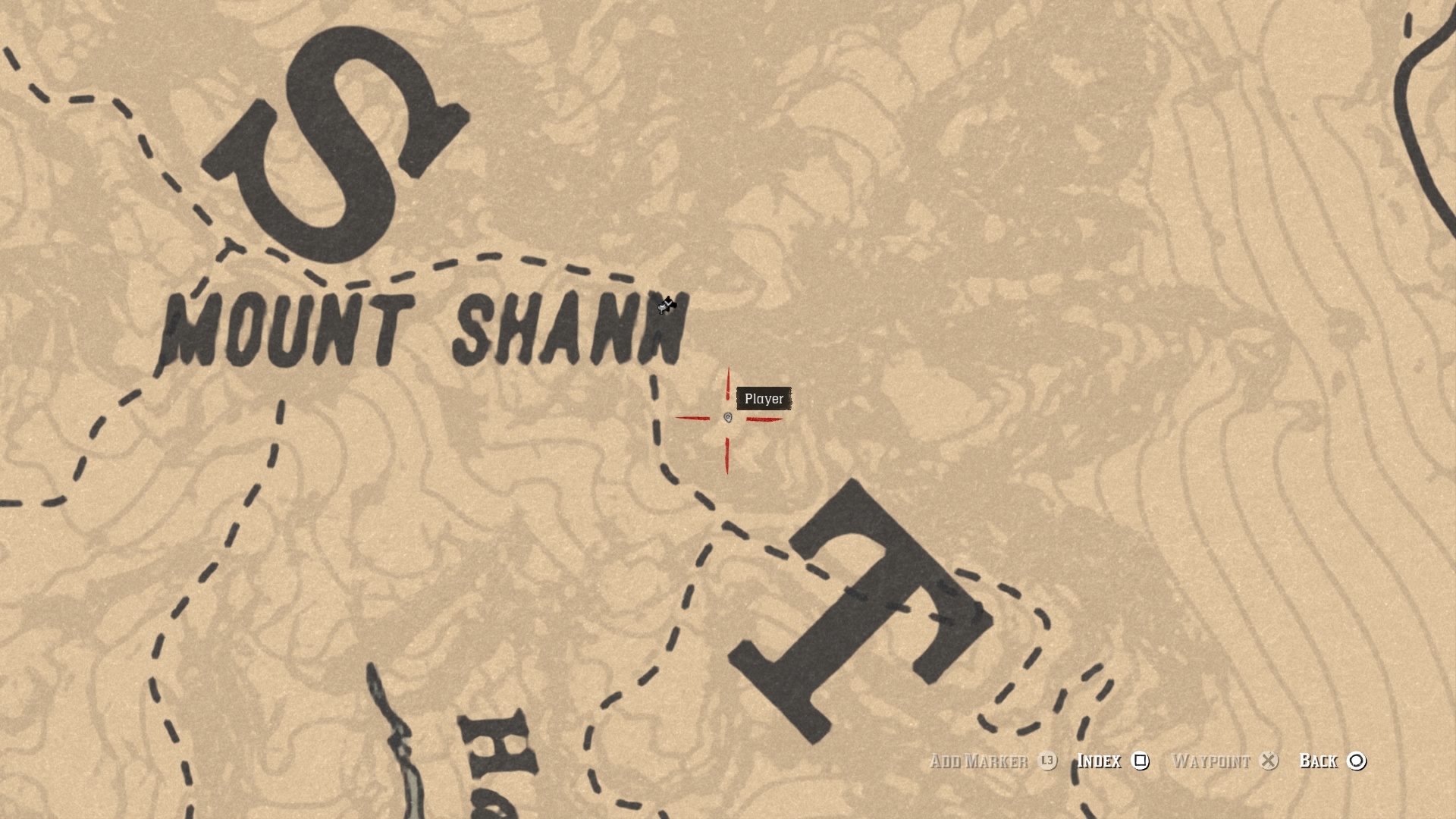Click the square button icon next to Index
Viewport: 1456px width, 819px height.
[x=1141, y=761]
